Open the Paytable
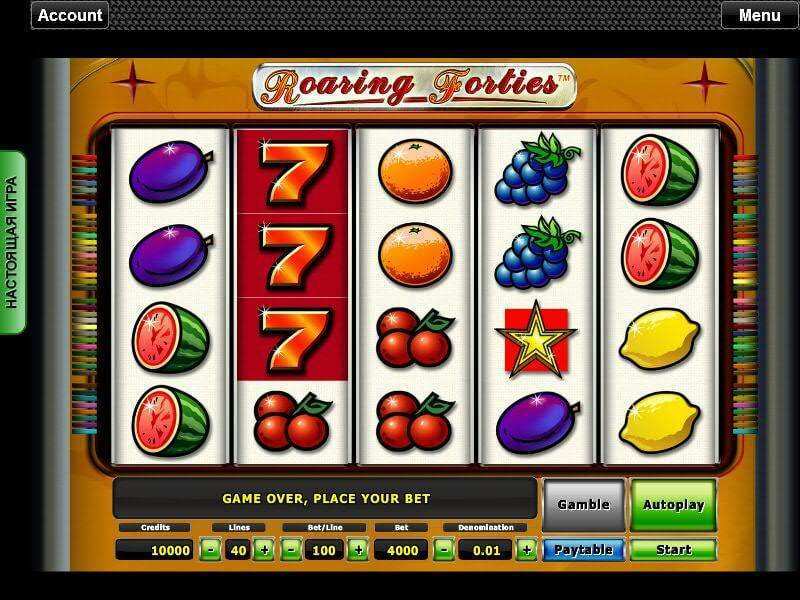This screenshot has height=600, width=800. coord(584,549)
